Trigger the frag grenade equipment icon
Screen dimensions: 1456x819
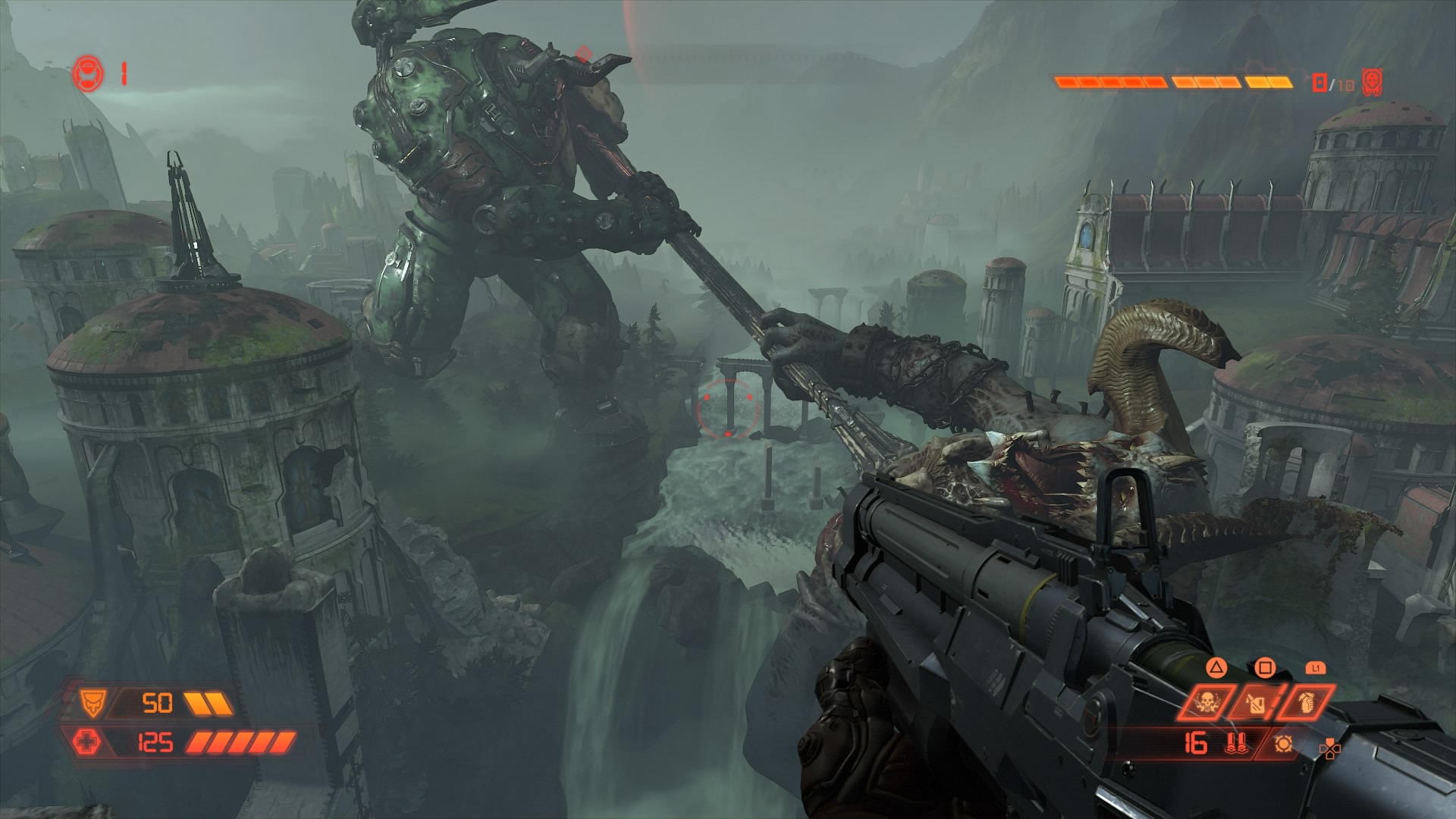click(x=1304, y=703)
